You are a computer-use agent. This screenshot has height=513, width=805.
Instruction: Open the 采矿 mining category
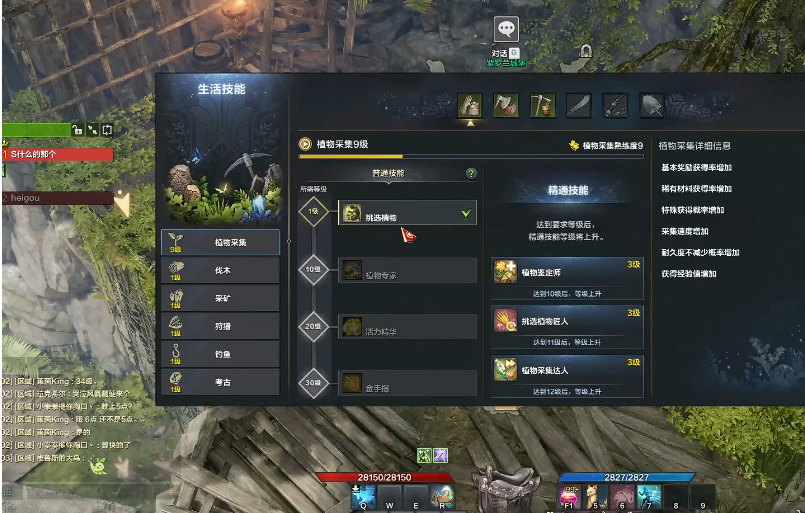(x=220, y=298)
